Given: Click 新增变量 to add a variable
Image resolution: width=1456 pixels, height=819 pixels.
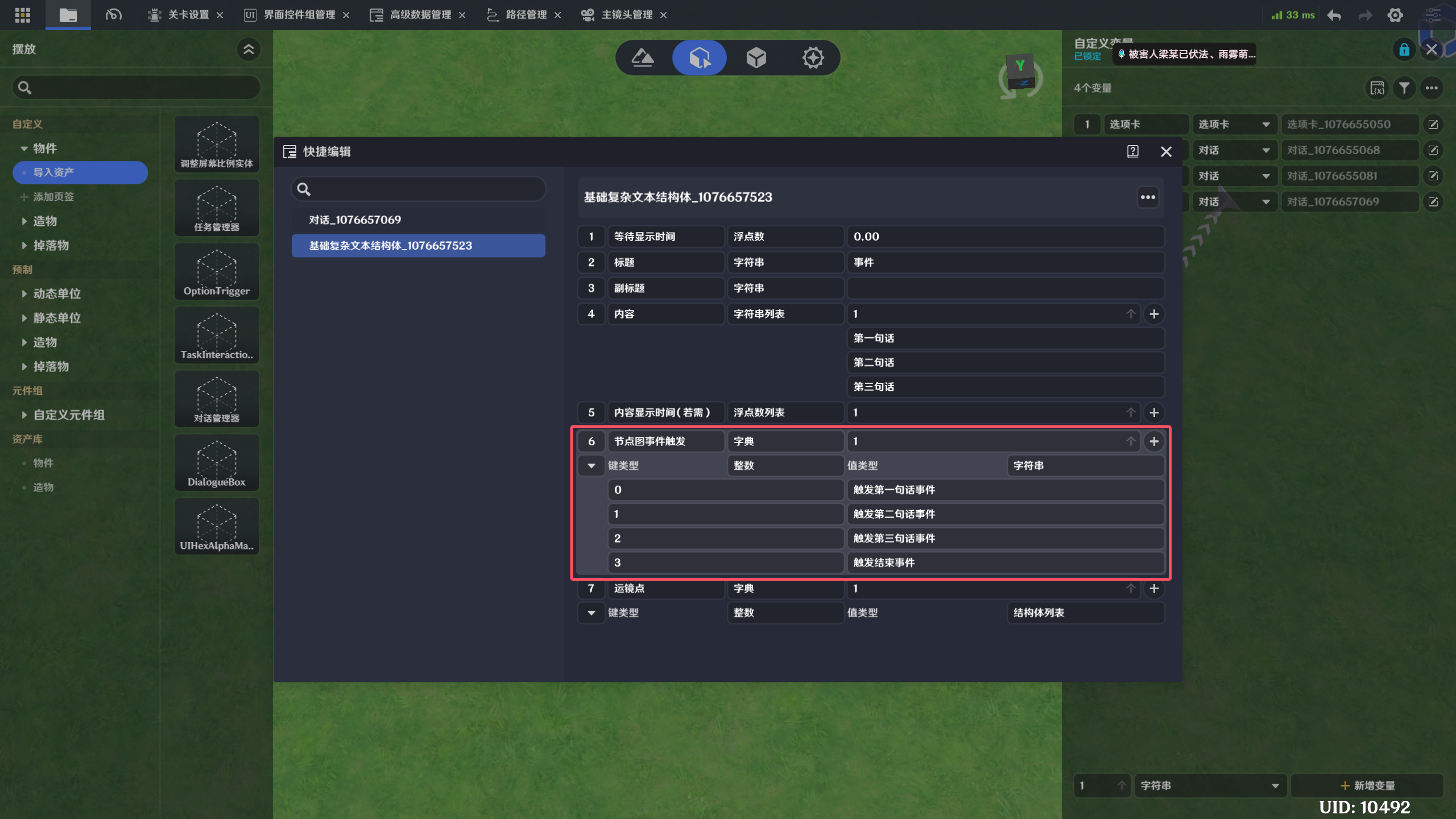Looking at the screenshot, I should 1367,785.
